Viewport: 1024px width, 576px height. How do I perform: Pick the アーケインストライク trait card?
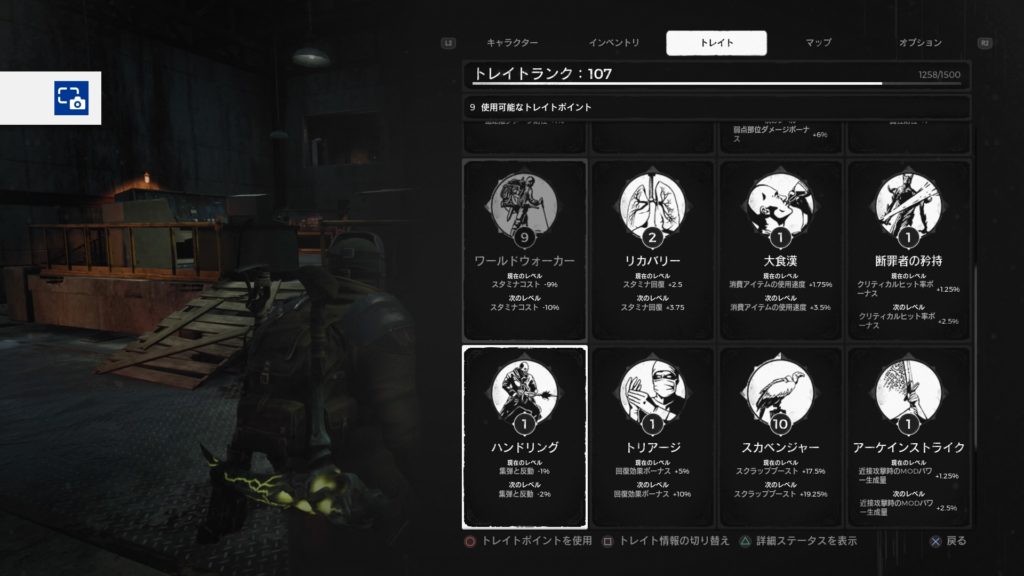pos(908,436)
